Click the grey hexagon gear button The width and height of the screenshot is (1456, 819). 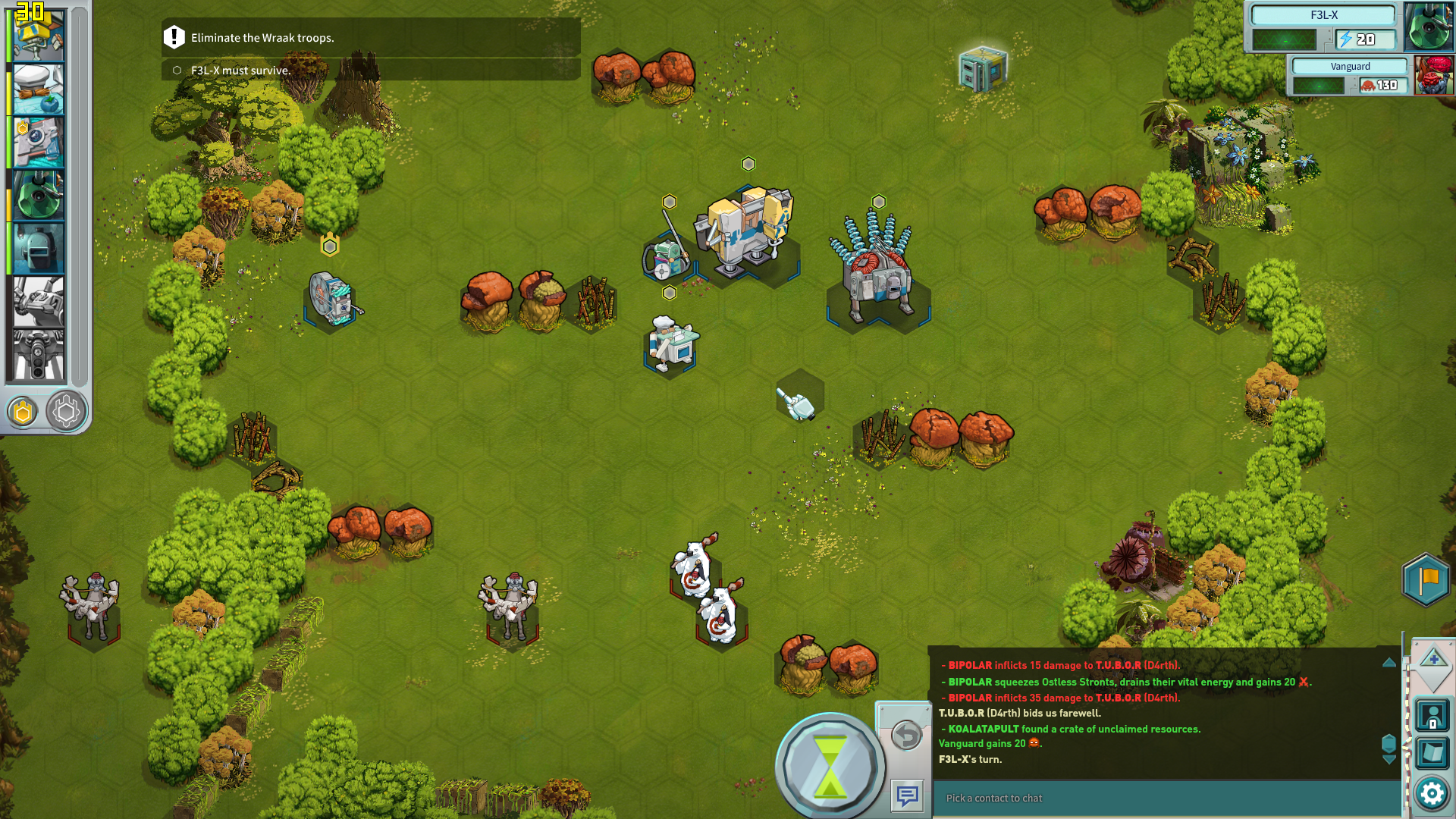point(66,412)
